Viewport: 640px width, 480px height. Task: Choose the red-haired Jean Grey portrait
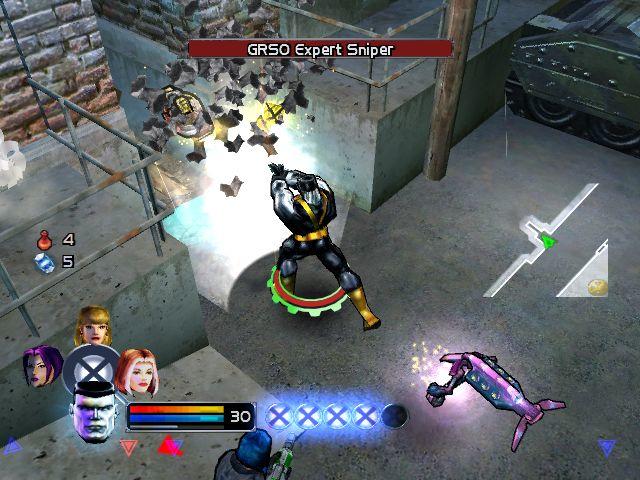pos(135,371)
